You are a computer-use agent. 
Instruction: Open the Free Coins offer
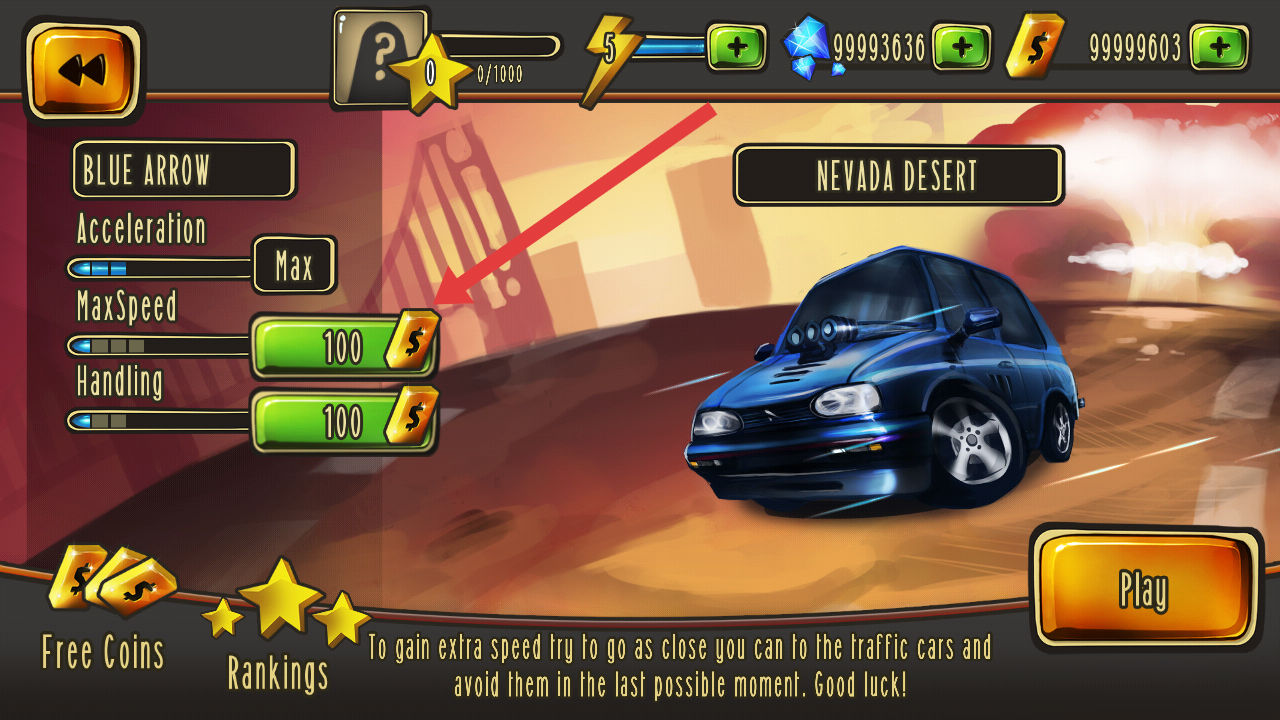pyautogui.click(x=106, y=610)
